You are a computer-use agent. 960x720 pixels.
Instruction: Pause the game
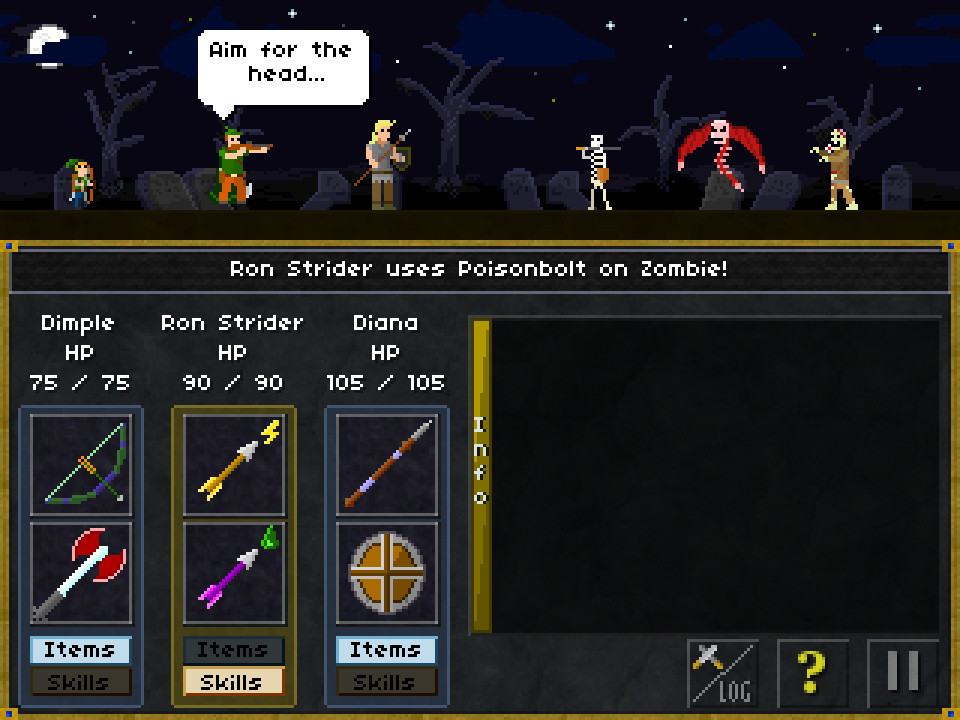903,673
